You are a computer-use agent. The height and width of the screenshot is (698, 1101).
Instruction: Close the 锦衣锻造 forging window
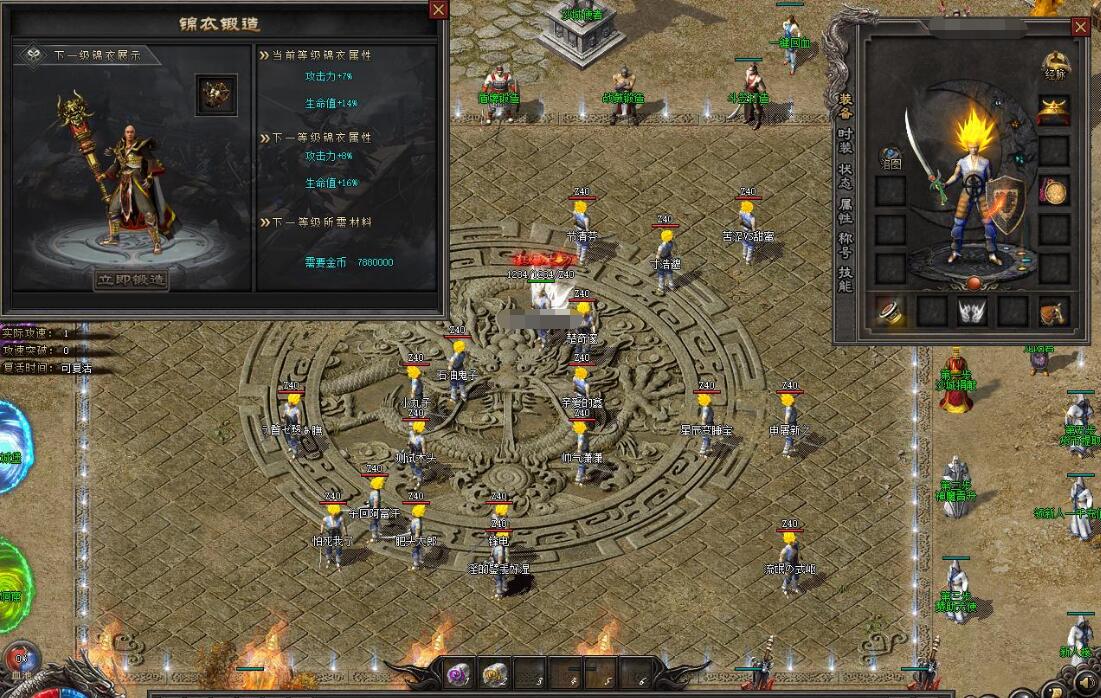pos(438,10)
